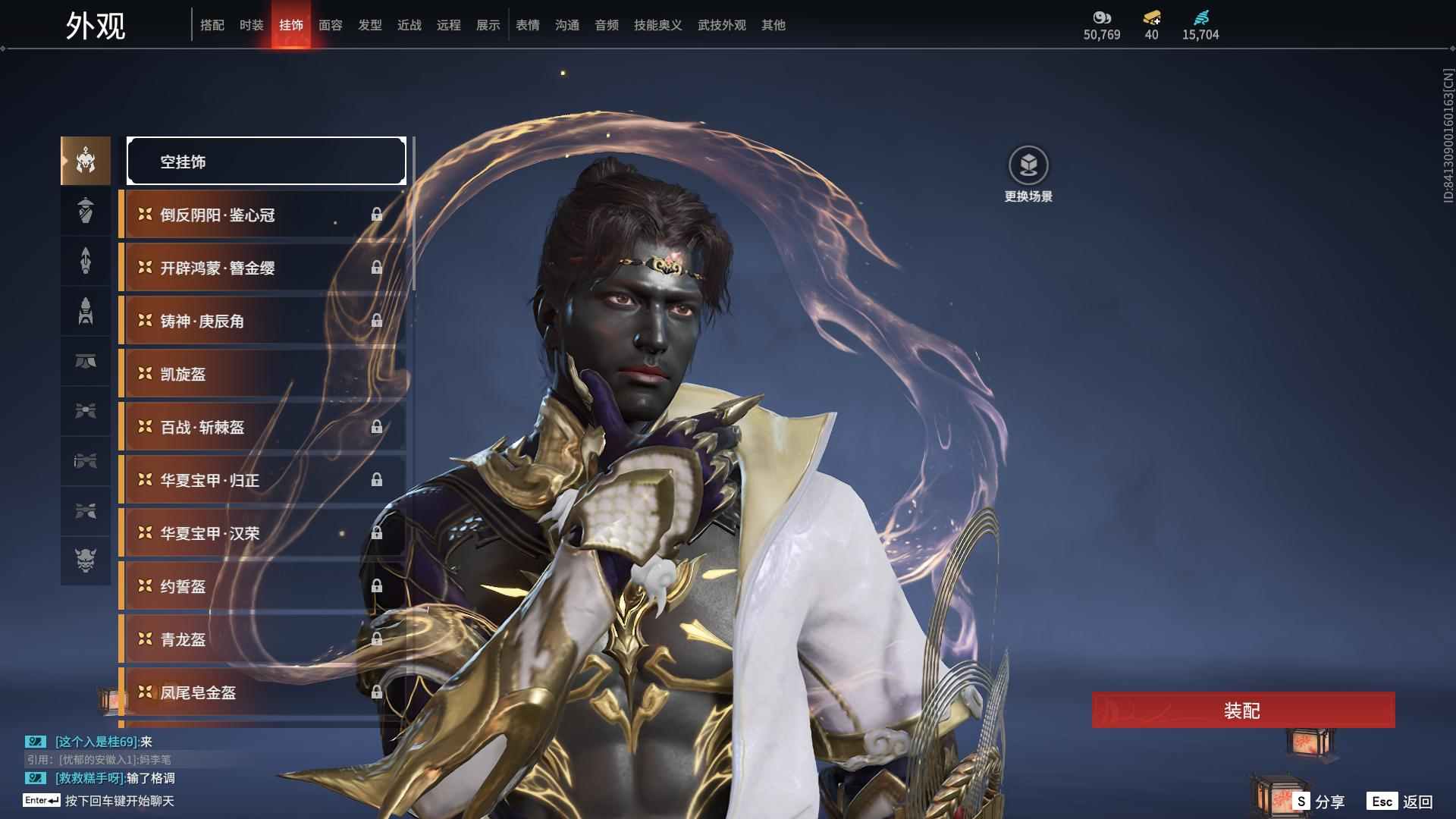The height and width of the screenshot is (819, 1456).
Task: Click 返回 to go back
Action: click(x=1401, y=802)
